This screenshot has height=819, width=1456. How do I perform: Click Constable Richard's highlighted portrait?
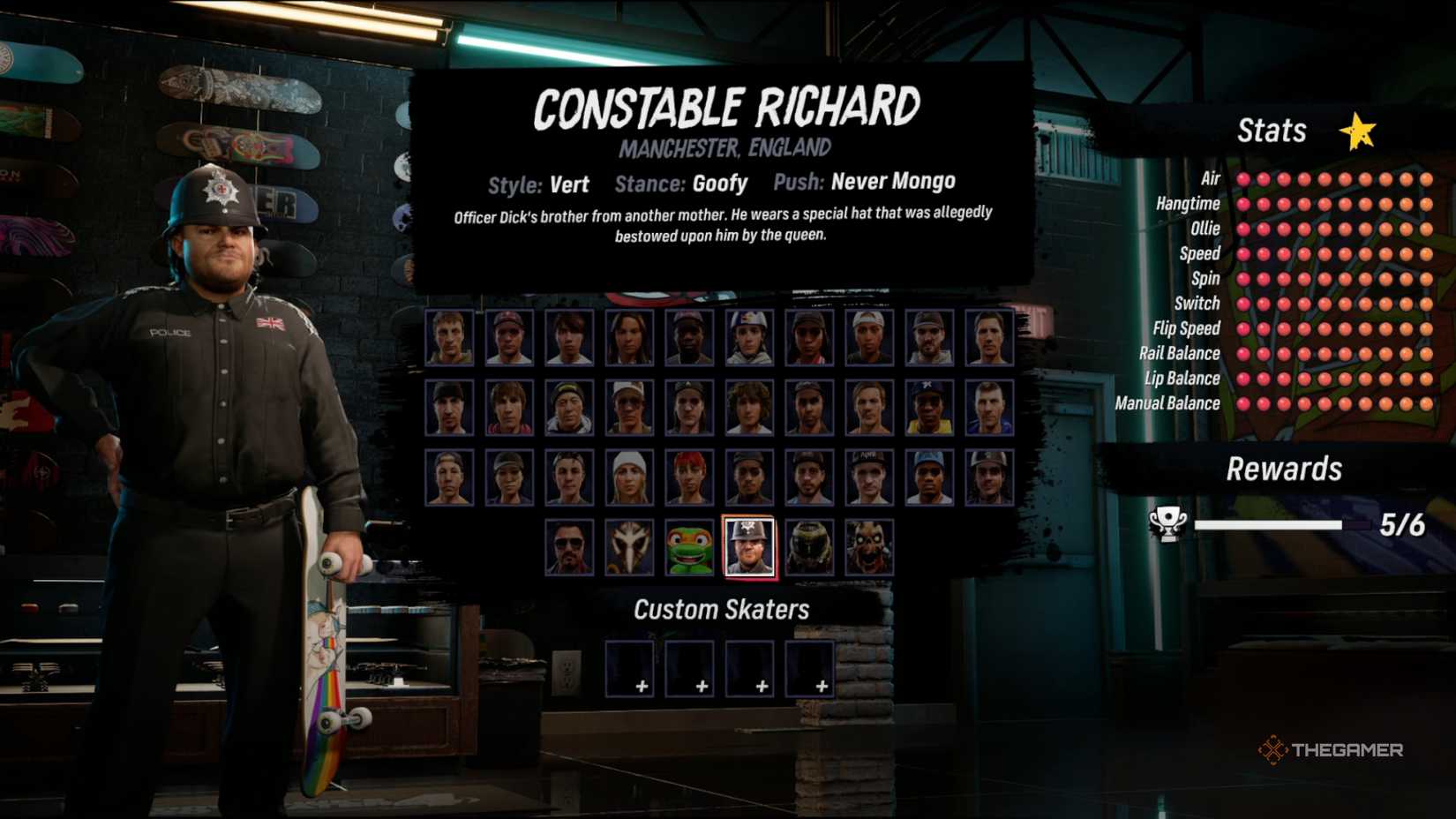tap(748, 549)
